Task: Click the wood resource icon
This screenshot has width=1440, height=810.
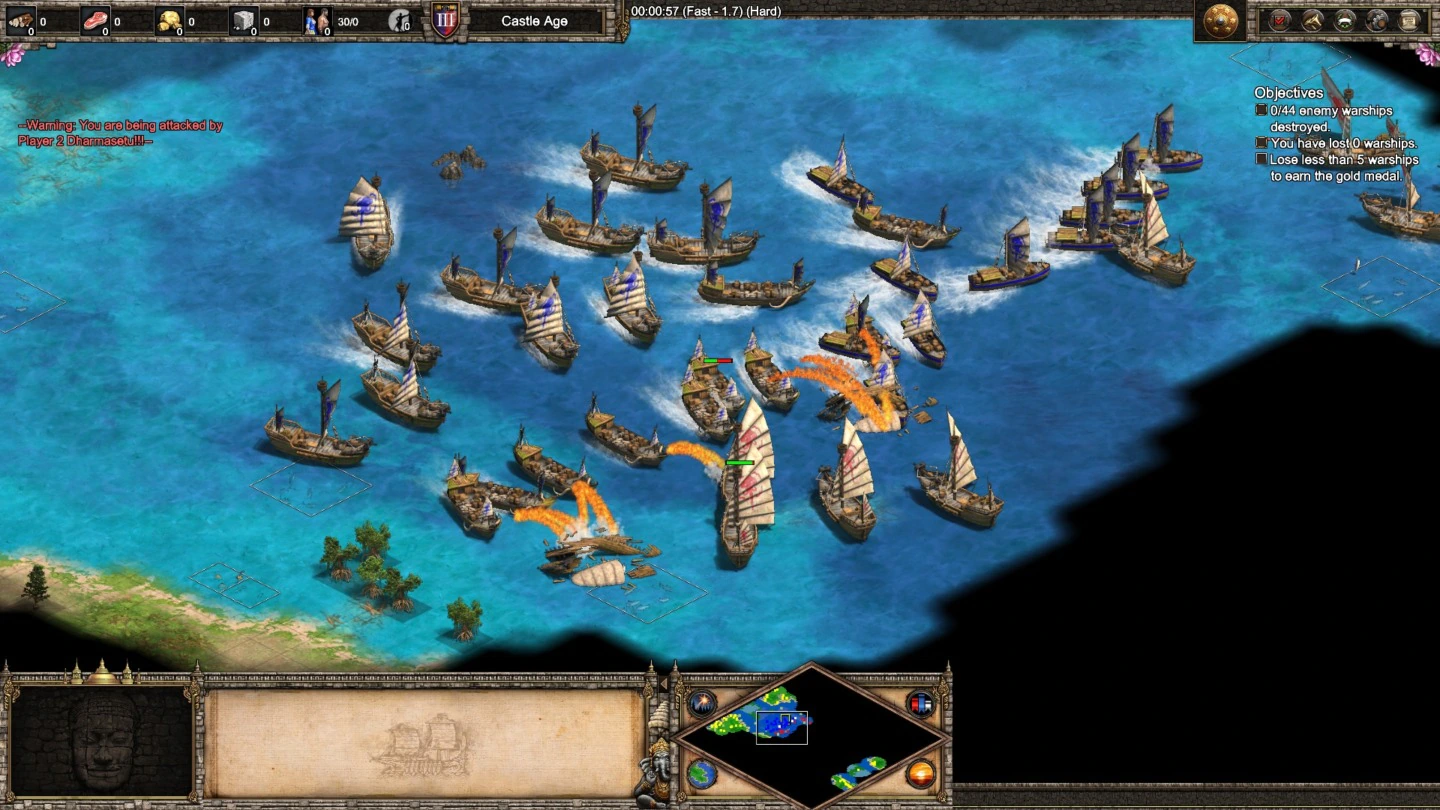Action: pos(20,20)
